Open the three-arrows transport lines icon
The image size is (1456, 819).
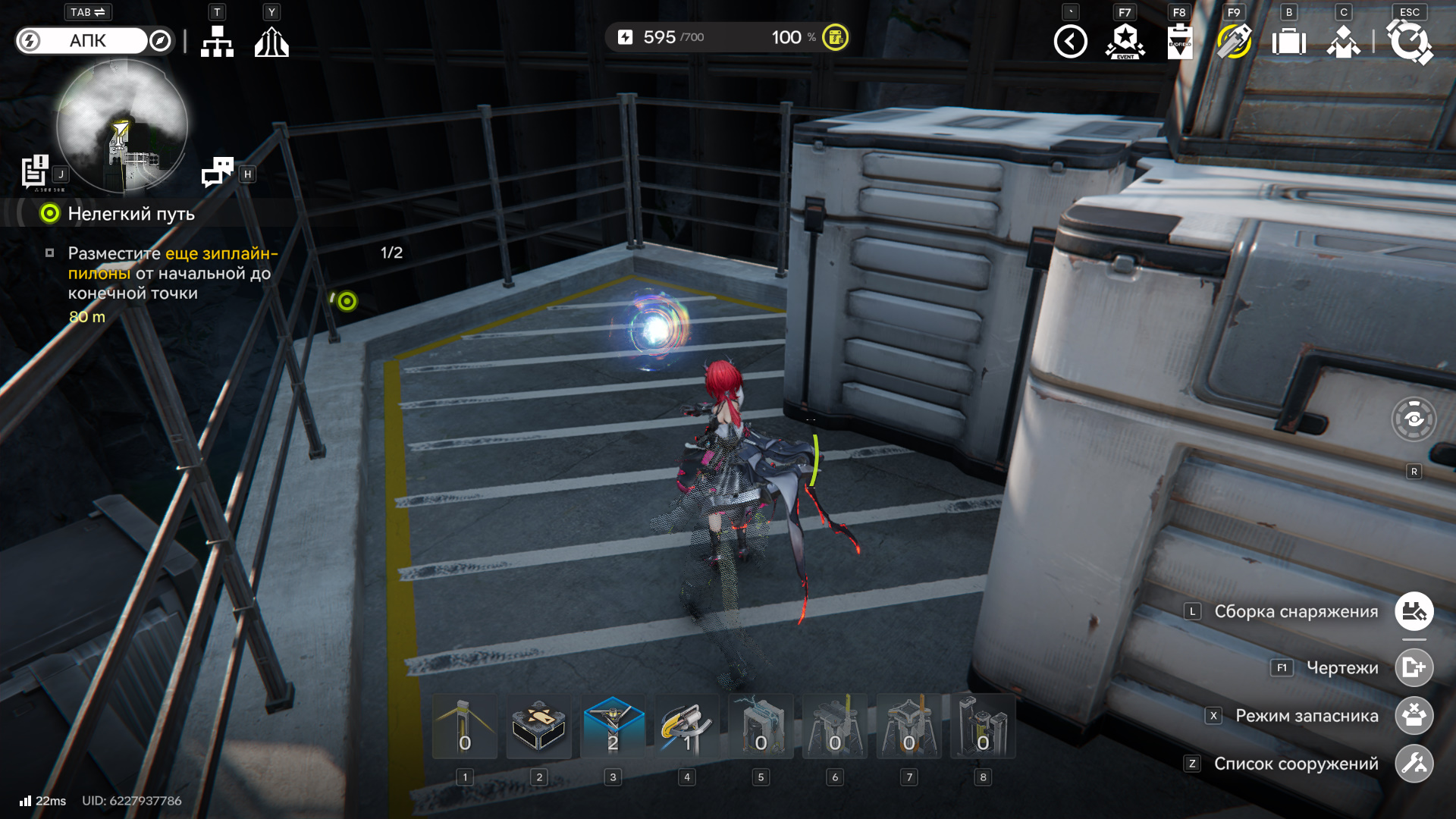271,42
